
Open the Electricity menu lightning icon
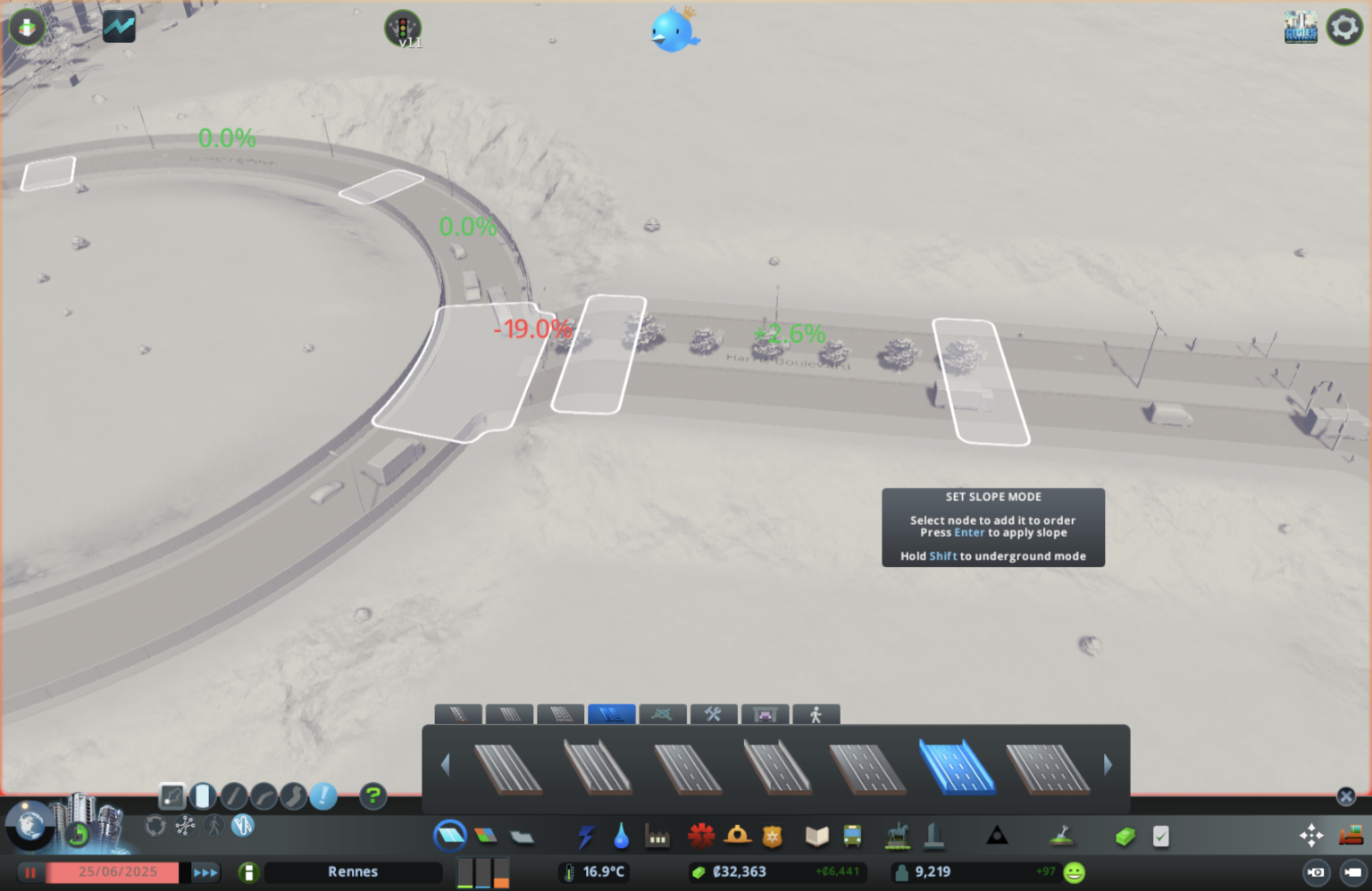tap(587, 836)
